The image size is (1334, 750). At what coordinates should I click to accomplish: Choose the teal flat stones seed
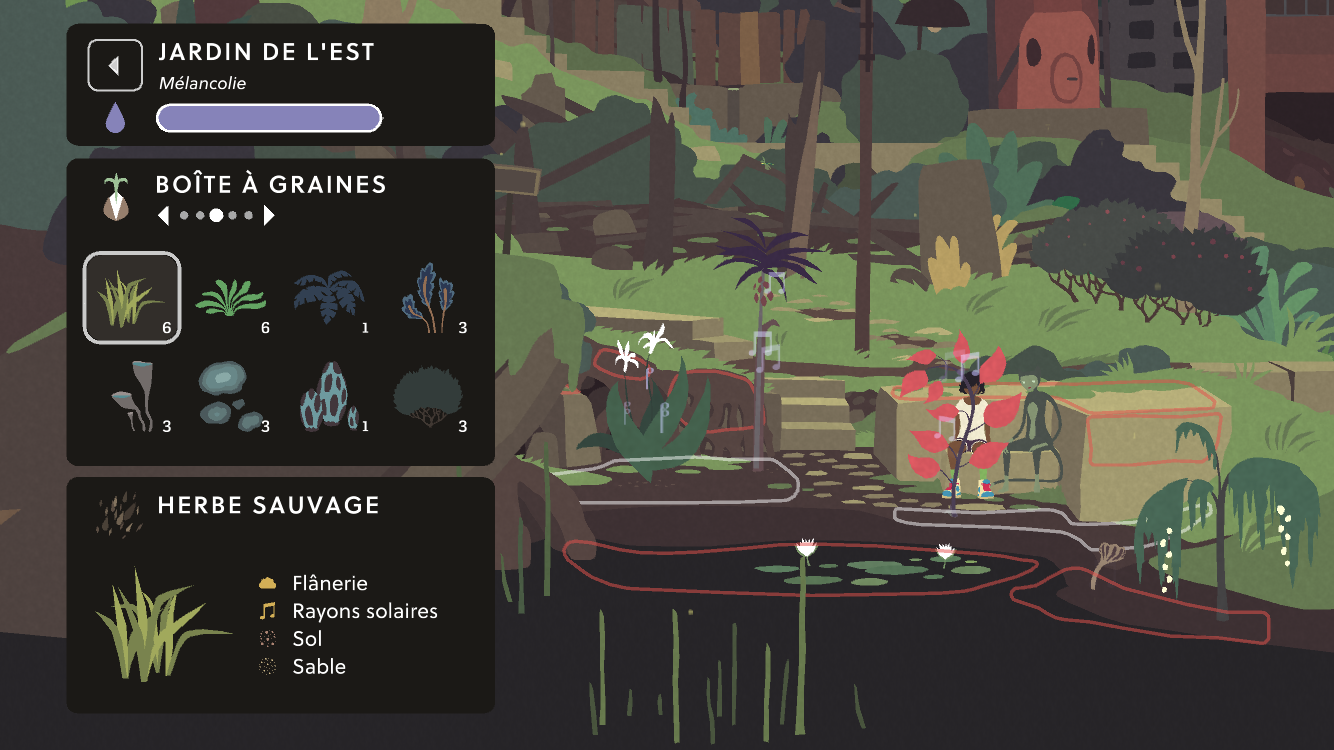232,397
